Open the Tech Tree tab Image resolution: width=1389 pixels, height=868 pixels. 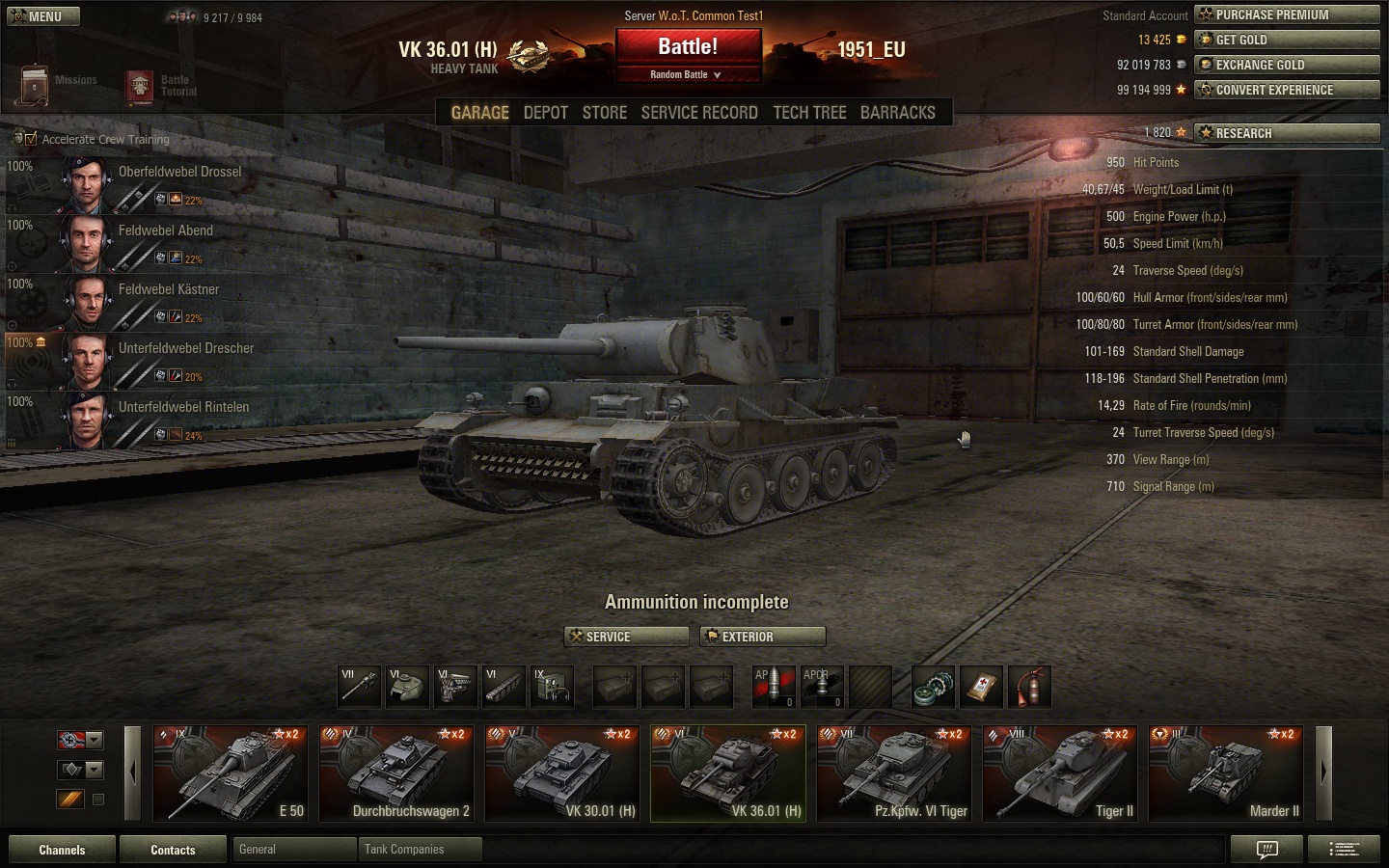(x=809, y=113)
